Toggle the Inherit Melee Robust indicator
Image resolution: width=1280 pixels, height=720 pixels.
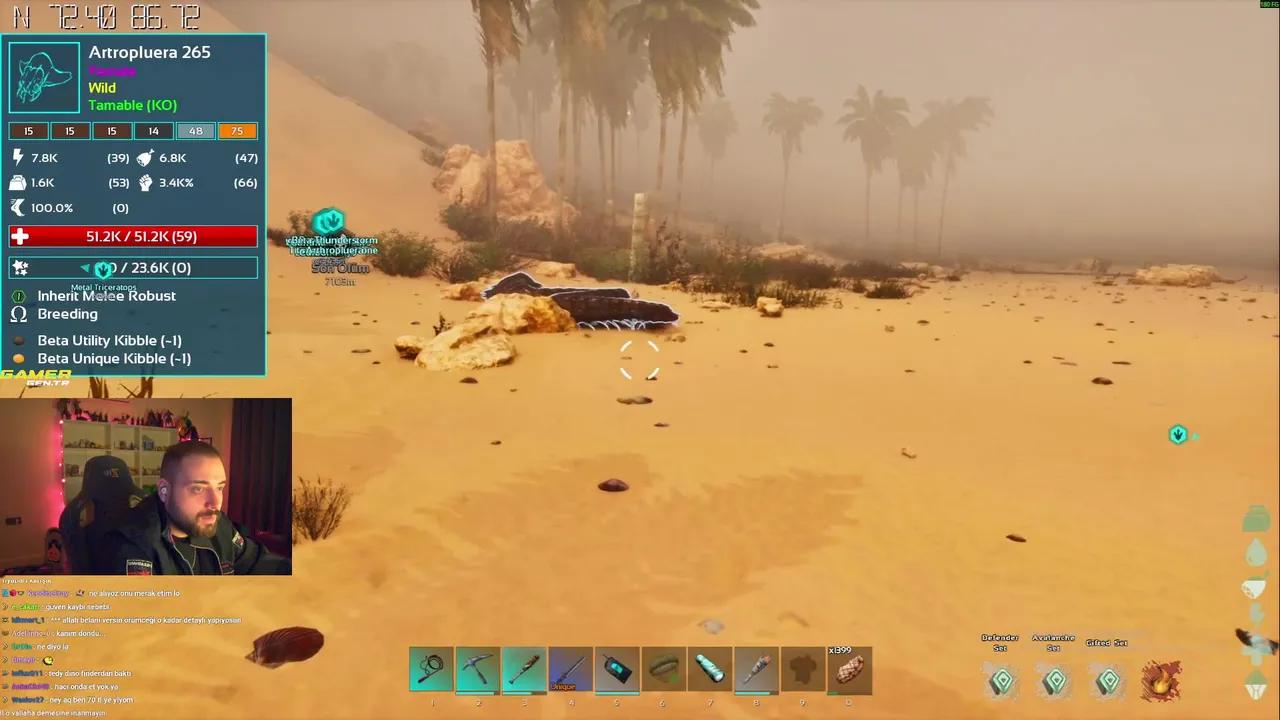point(18,296)
